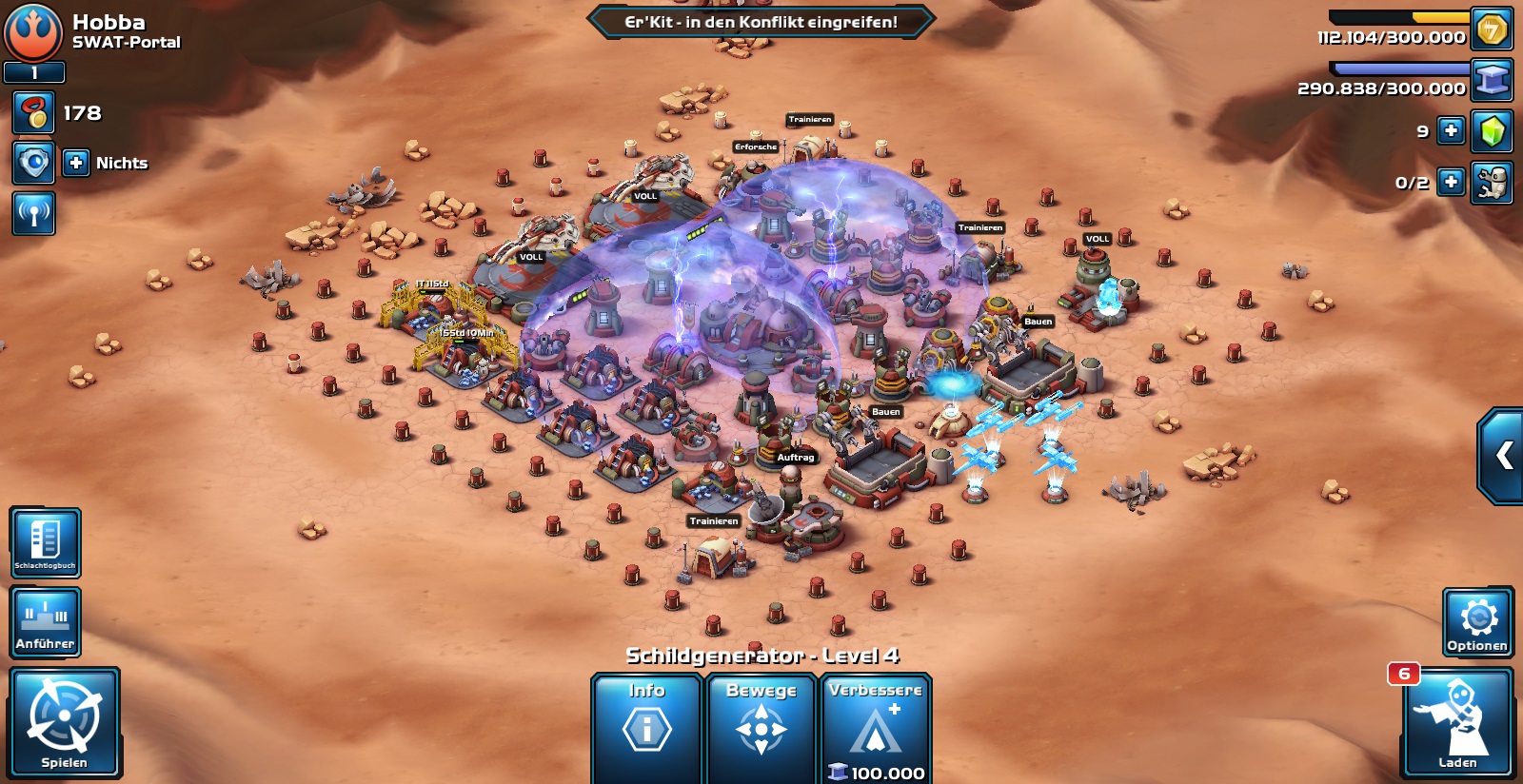Screen dimensions: 1523x784
Task: Add protection via plus next to Nichts
Action: click(x=76, y=163)
